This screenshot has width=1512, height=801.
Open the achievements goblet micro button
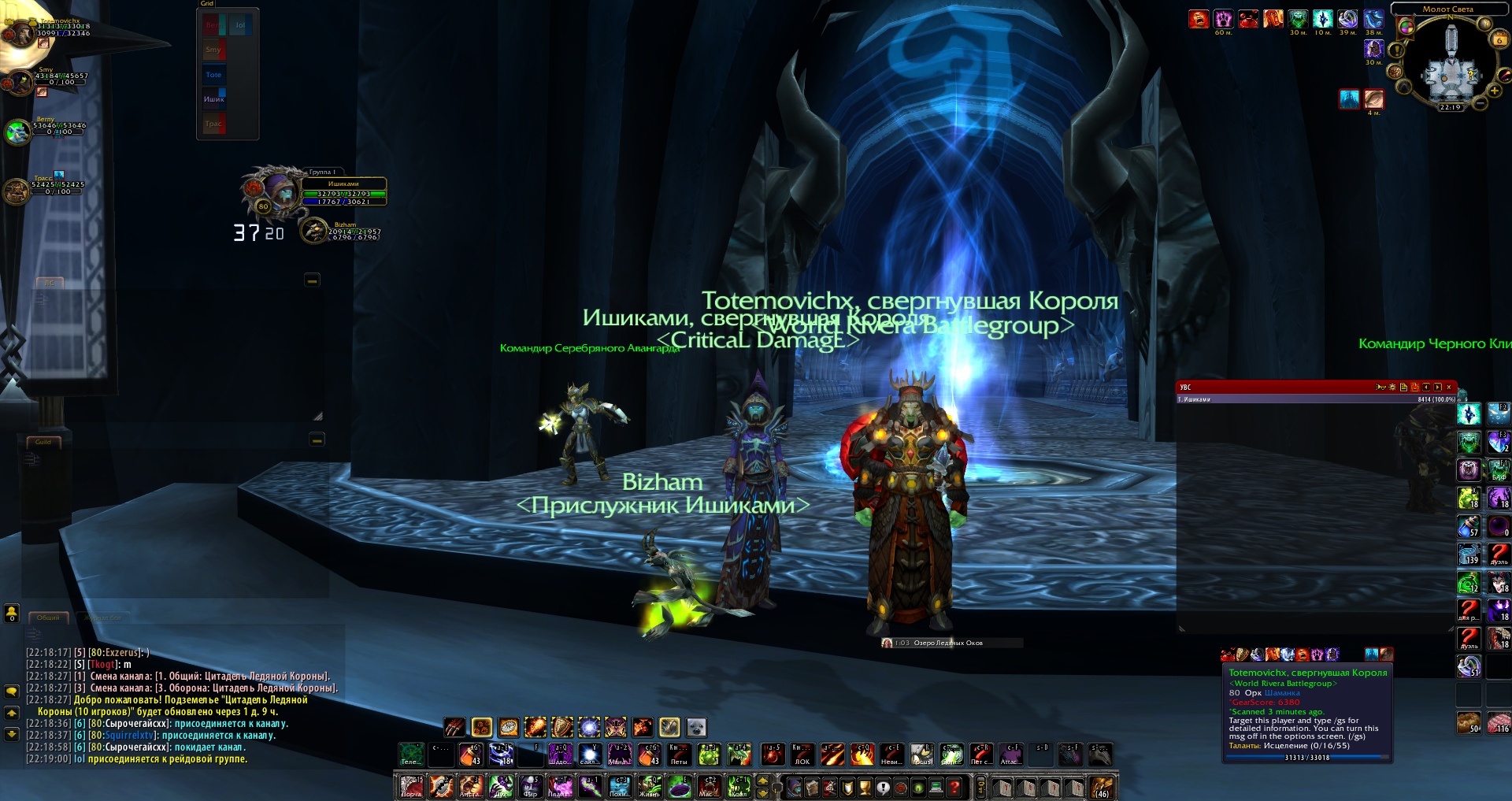(x=865, y=786)
